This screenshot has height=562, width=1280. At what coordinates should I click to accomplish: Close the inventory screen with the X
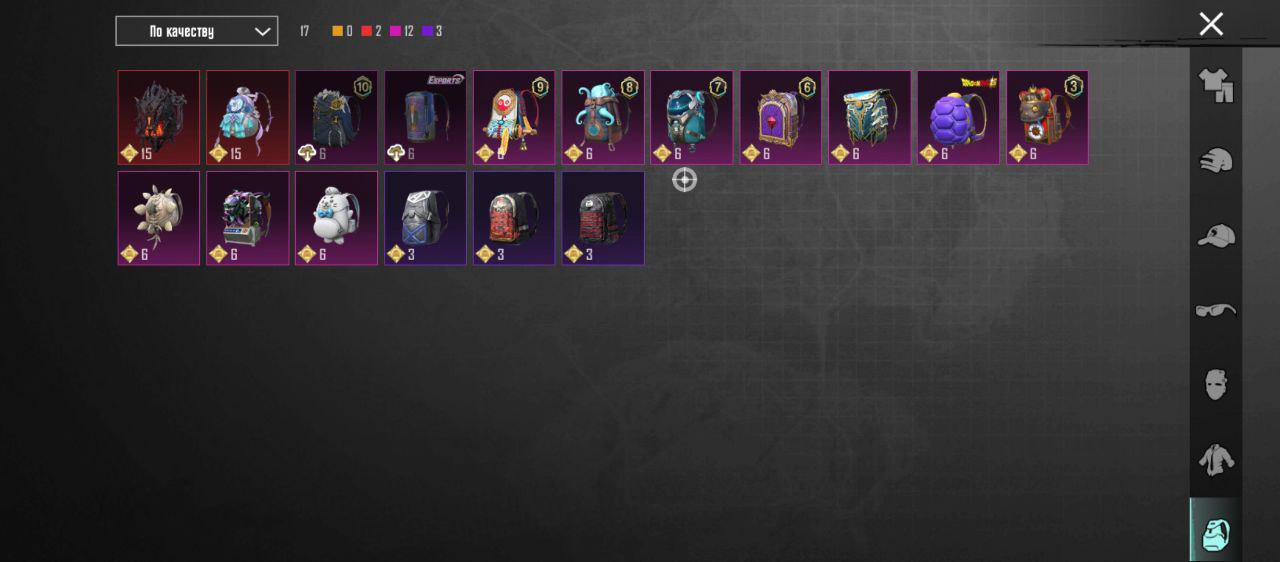1211,24
